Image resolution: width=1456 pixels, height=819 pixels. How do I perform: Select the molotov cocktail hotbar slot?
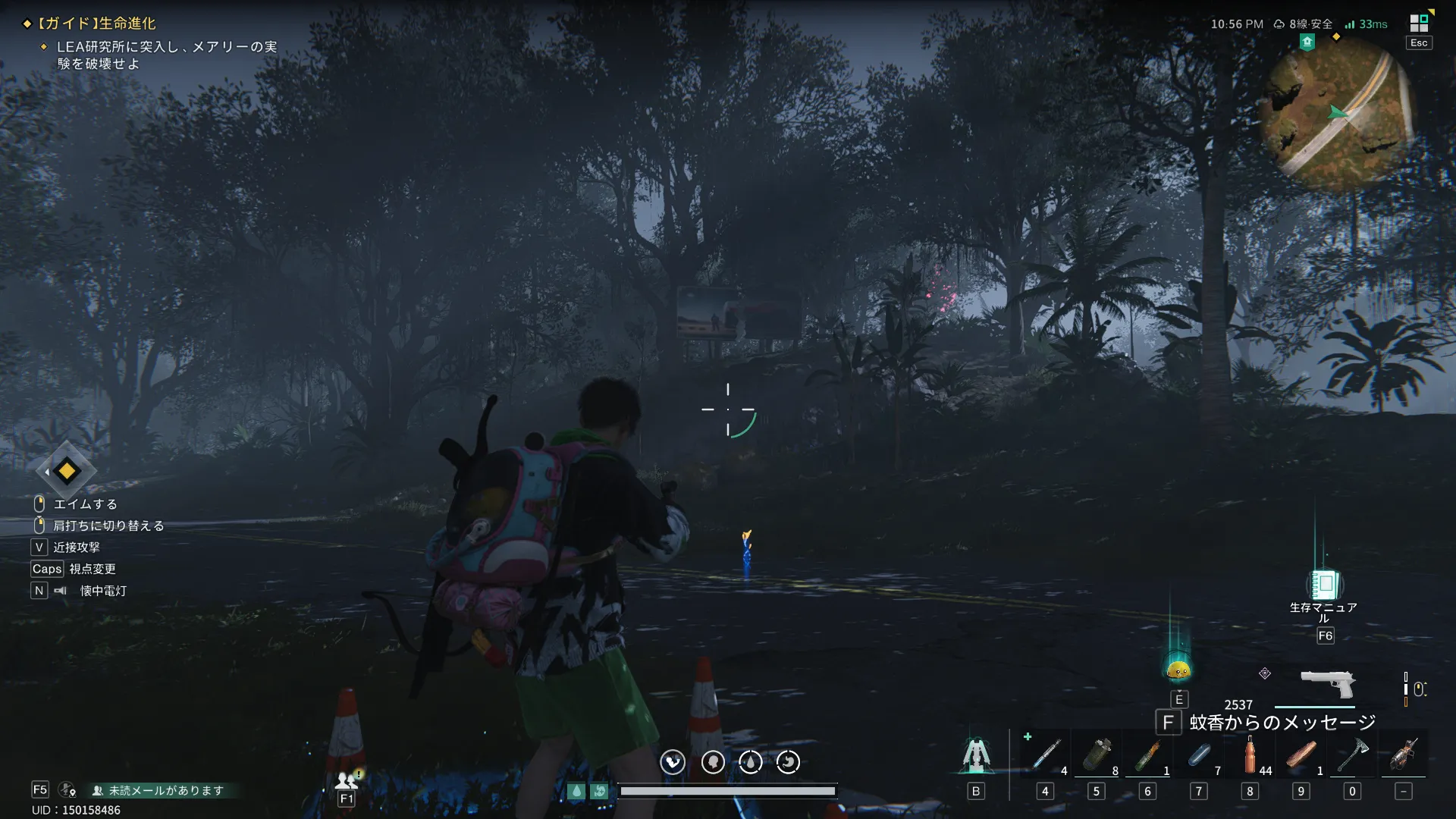click(1147, 755)
